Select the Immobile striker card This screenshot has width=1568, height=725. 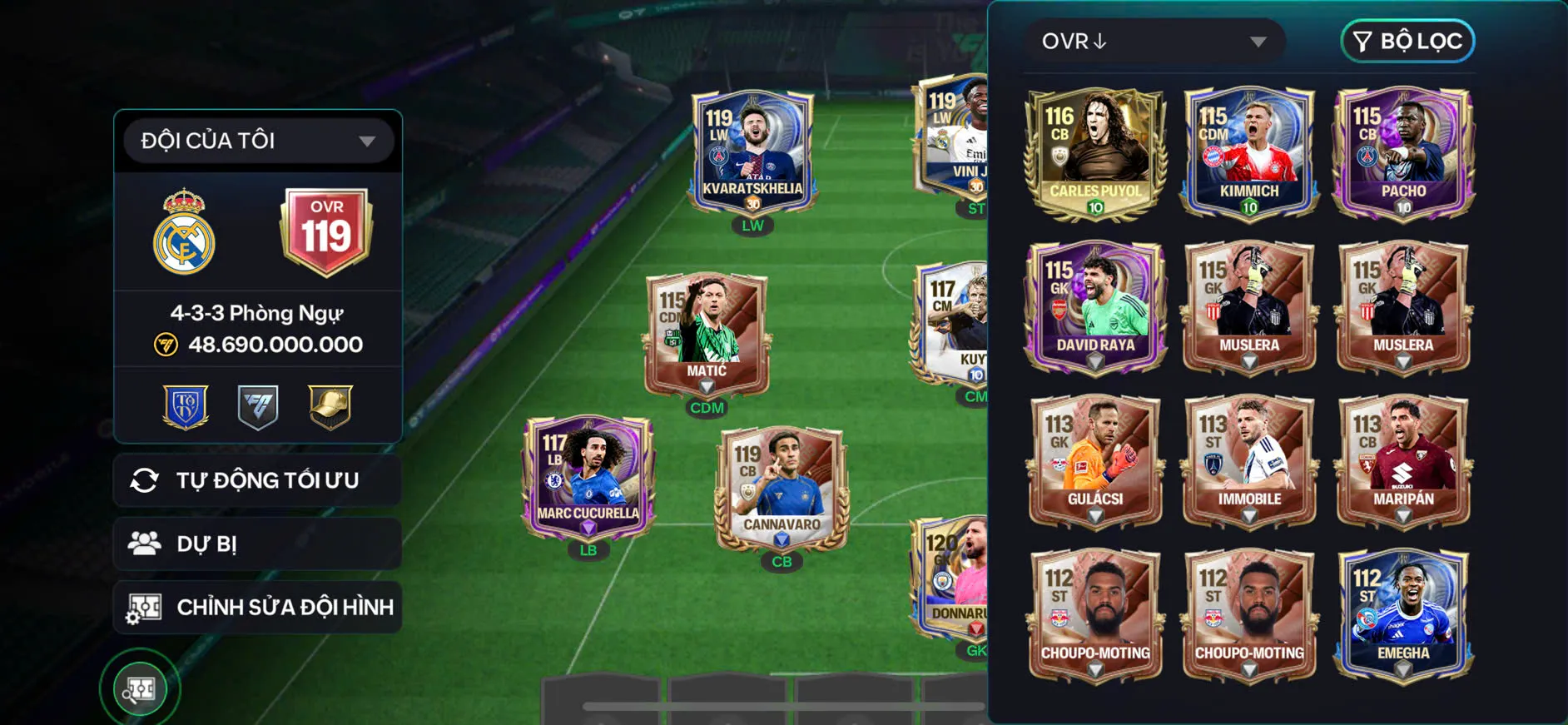(x=1248, y=461)
